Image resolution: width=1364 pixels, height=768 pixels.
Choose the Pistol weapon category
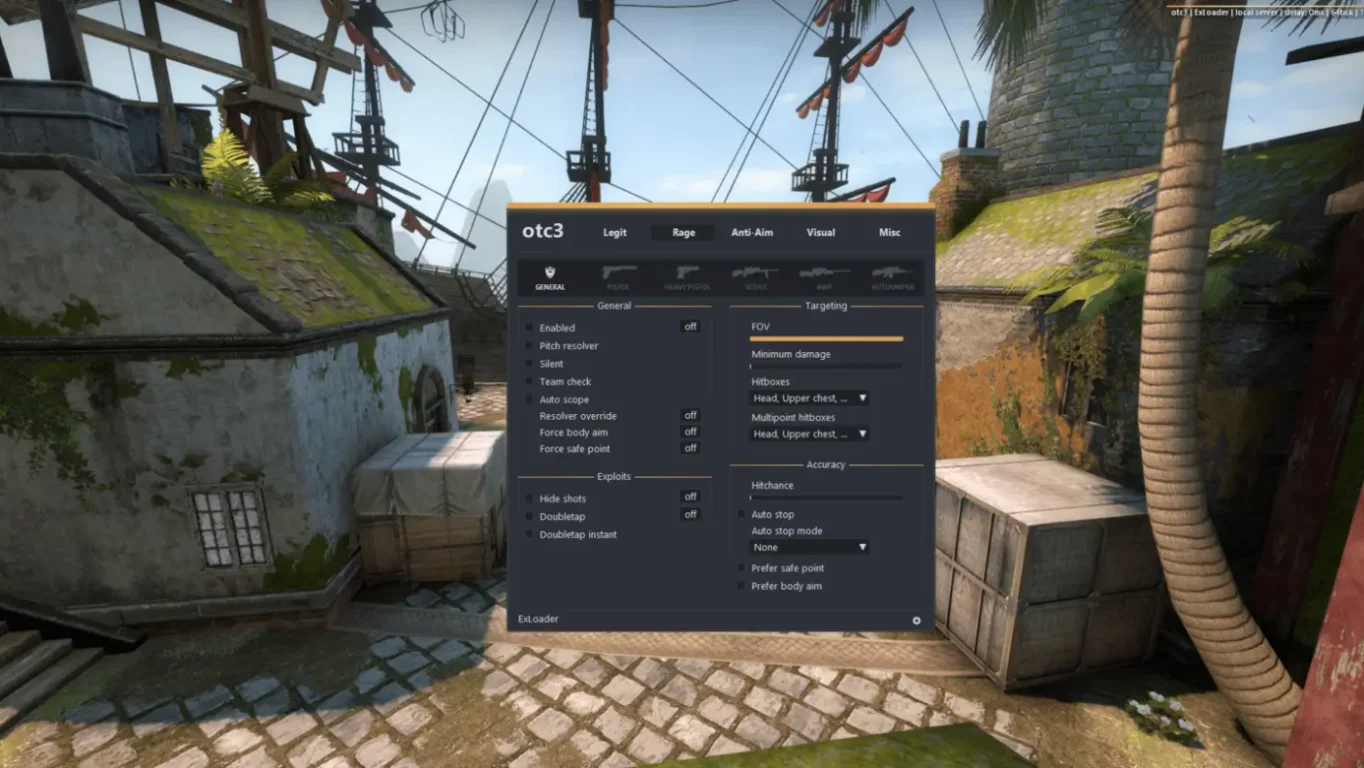point(619,277)
